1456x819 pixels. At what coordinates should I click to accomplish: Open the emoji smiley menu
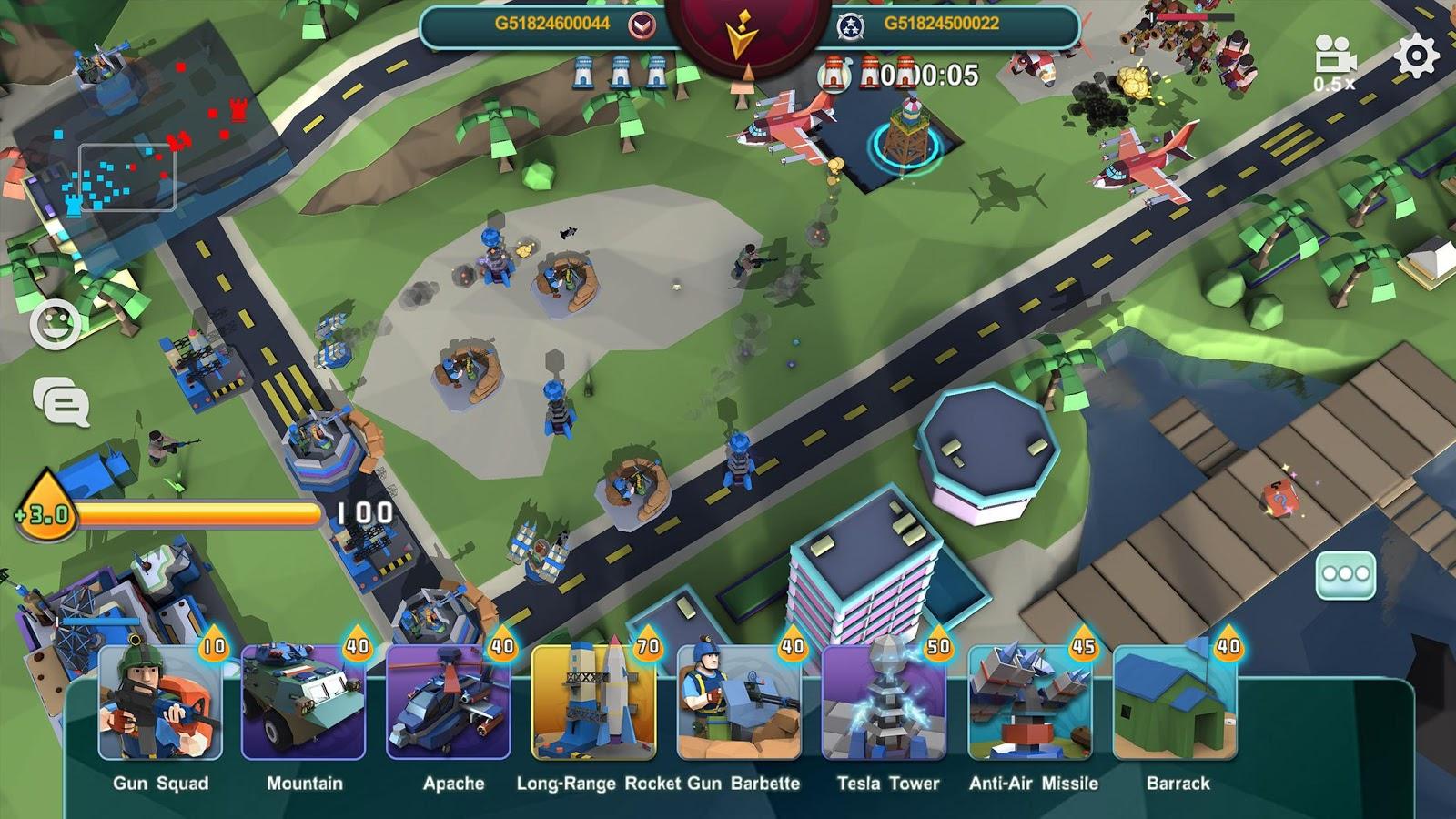coord(55,324)
